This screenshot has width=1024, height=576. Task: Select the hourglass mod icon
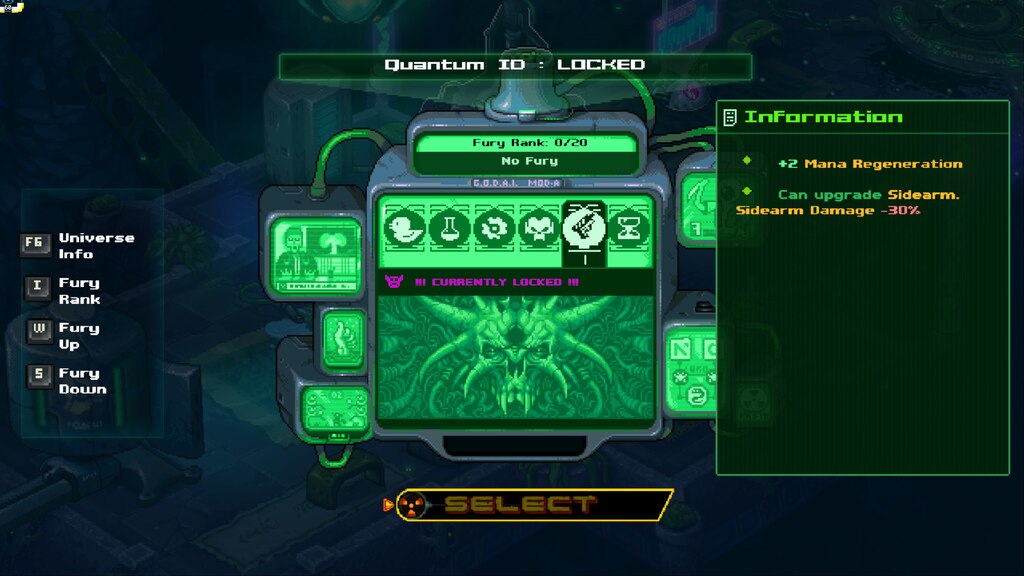631,228
